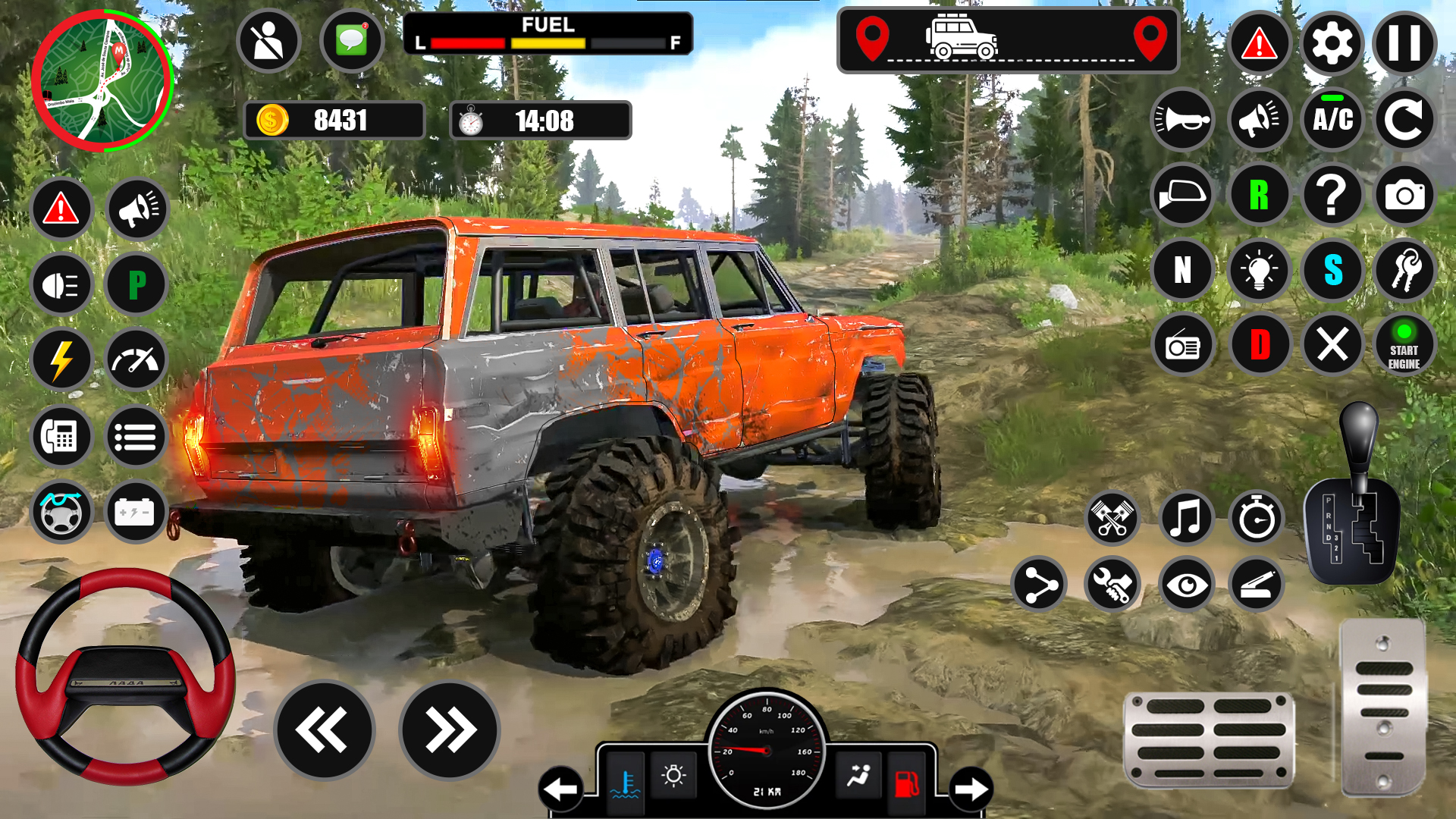The height and width of the screenshot is (819, 1456).
Task: Steer left with the double-left arrow button
Action: tap(324, 730)
